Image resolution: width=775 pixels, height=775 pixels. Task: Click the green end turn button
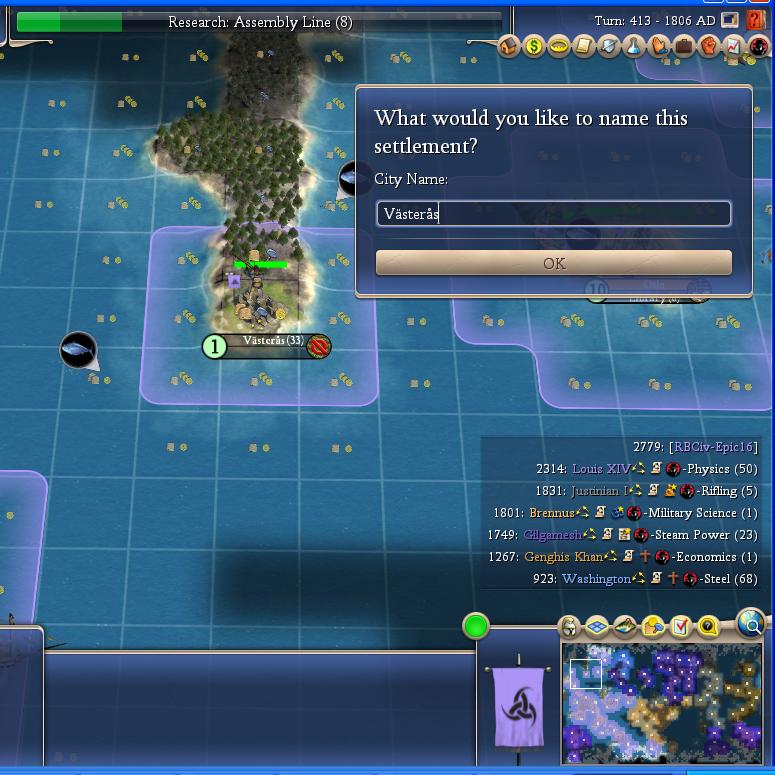click(476, 627)
